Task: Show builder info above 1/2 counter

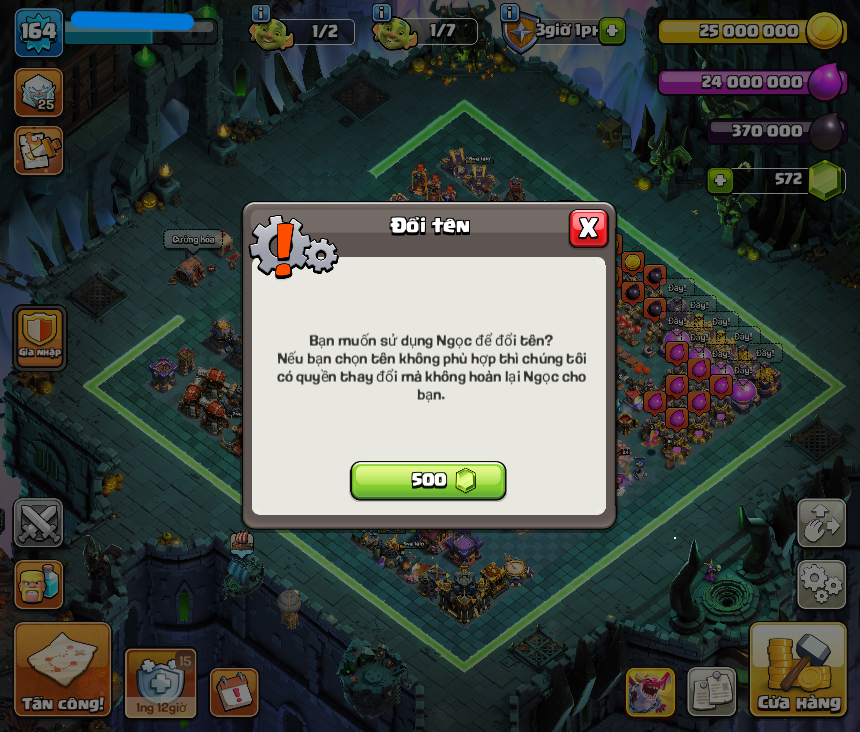Action: pos(261,13)
